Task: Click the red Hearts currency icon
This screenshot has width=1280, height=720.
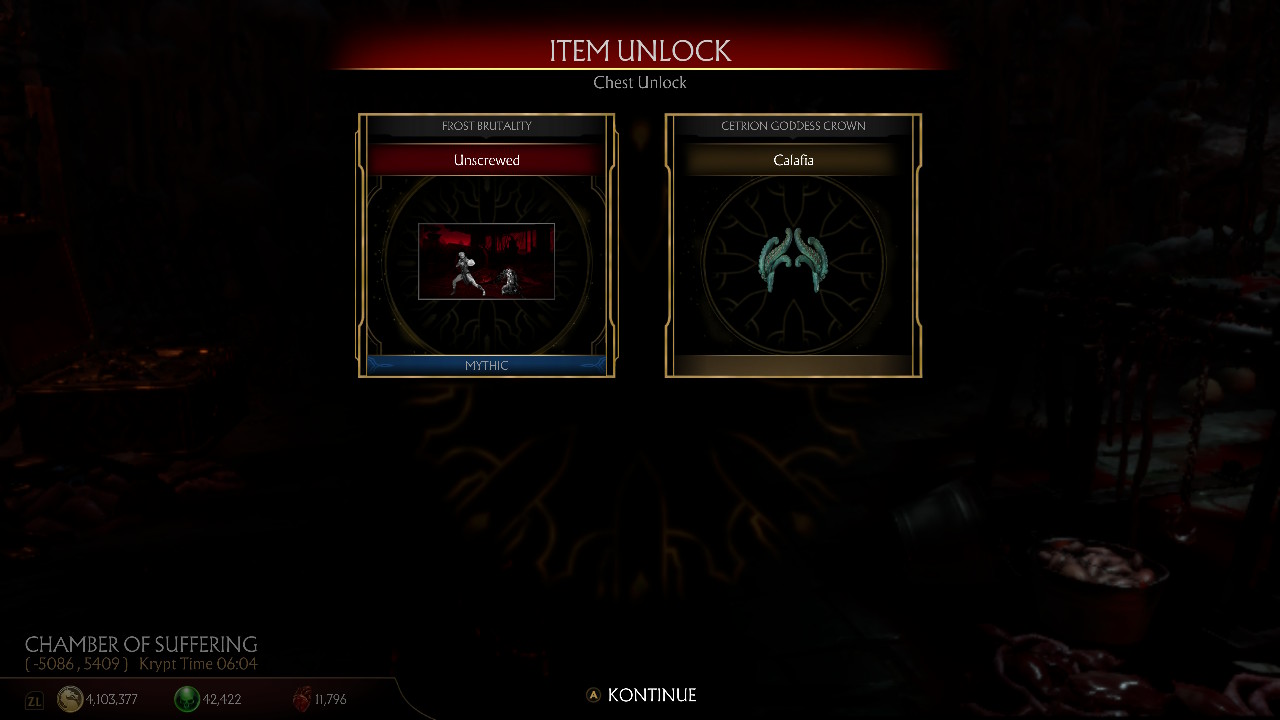Action: [302, 699]
